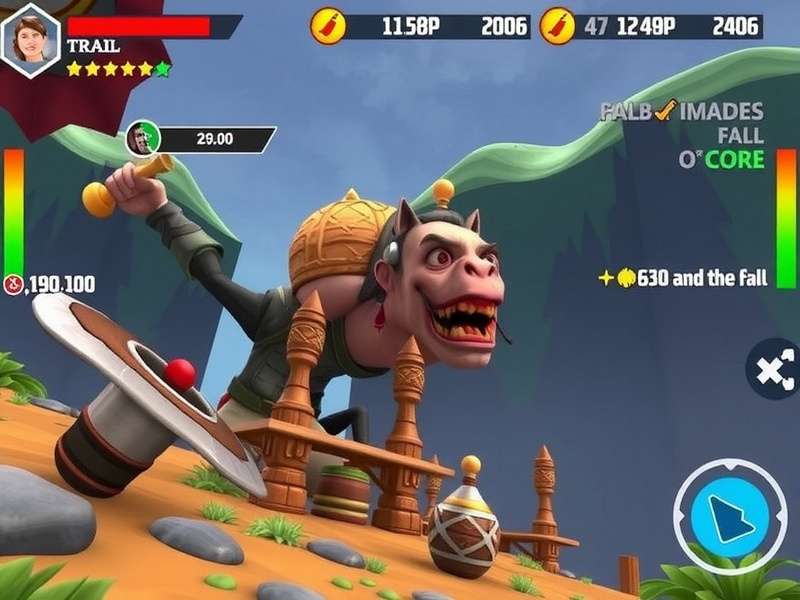The image size is (800, 600).
Task: Tap the blue arrow action button
Action: (729, 516)
